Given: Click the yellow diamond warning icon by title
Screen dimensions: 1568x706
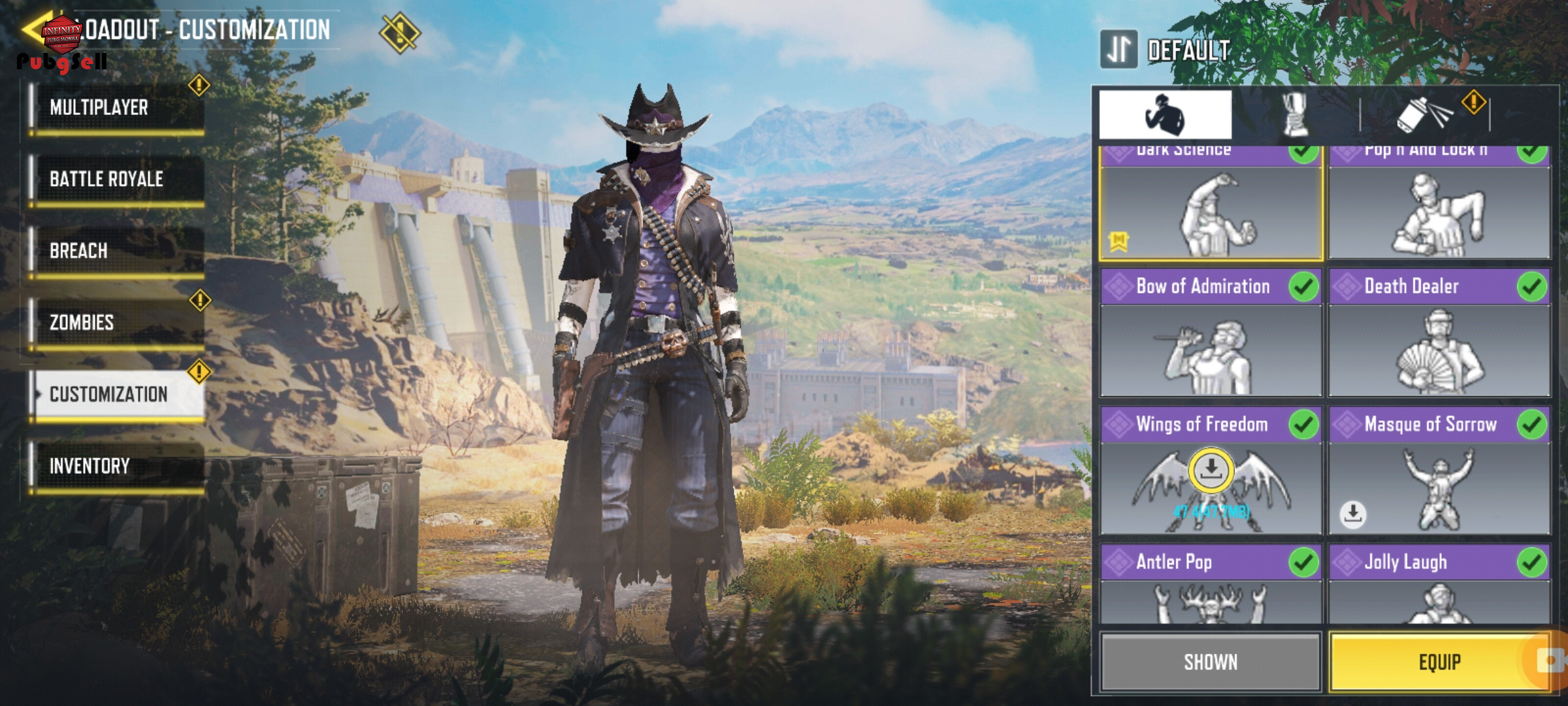Looking at the screenshot, I should pyautogui.click(x=399, y=33).
